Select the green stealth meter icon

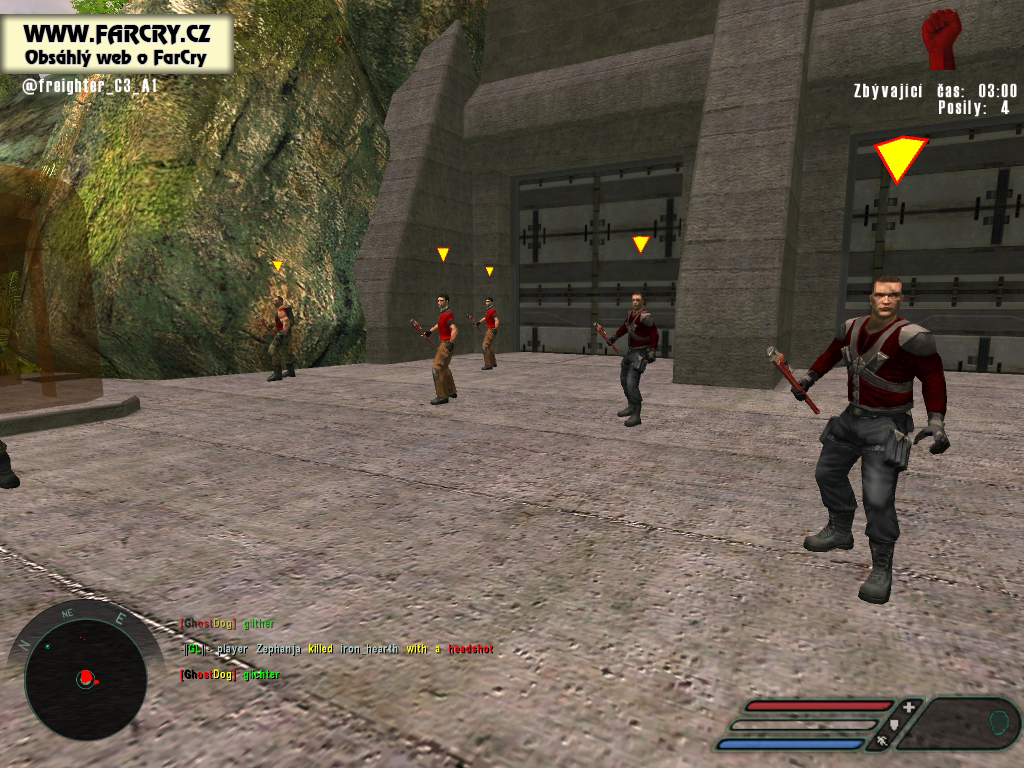tap(998, 722)
